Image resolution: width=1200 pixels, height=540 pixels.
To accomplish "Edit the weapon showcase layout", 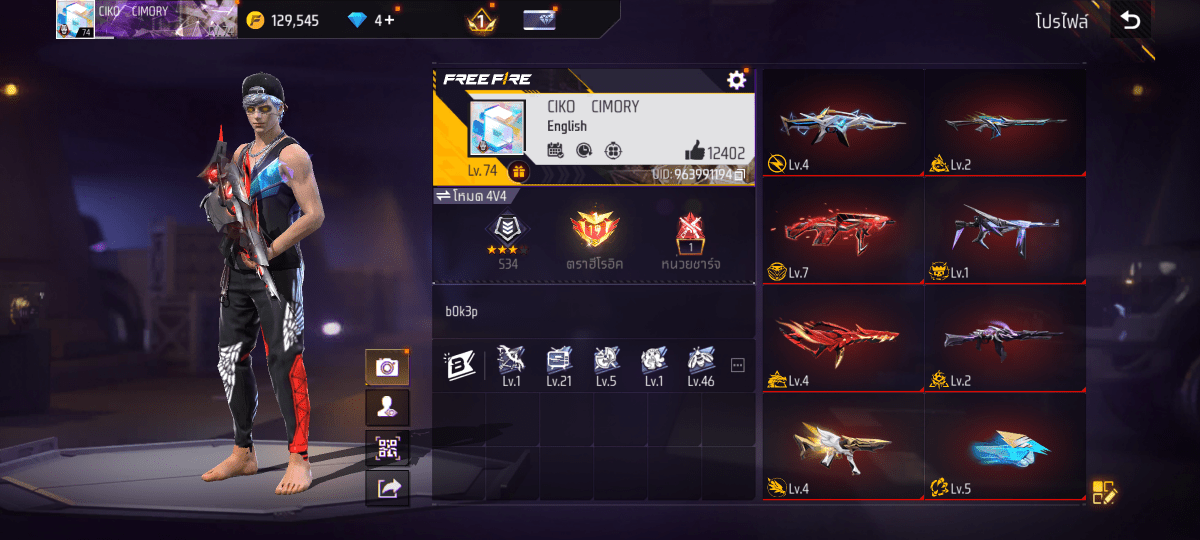I will click(1104, 491).
